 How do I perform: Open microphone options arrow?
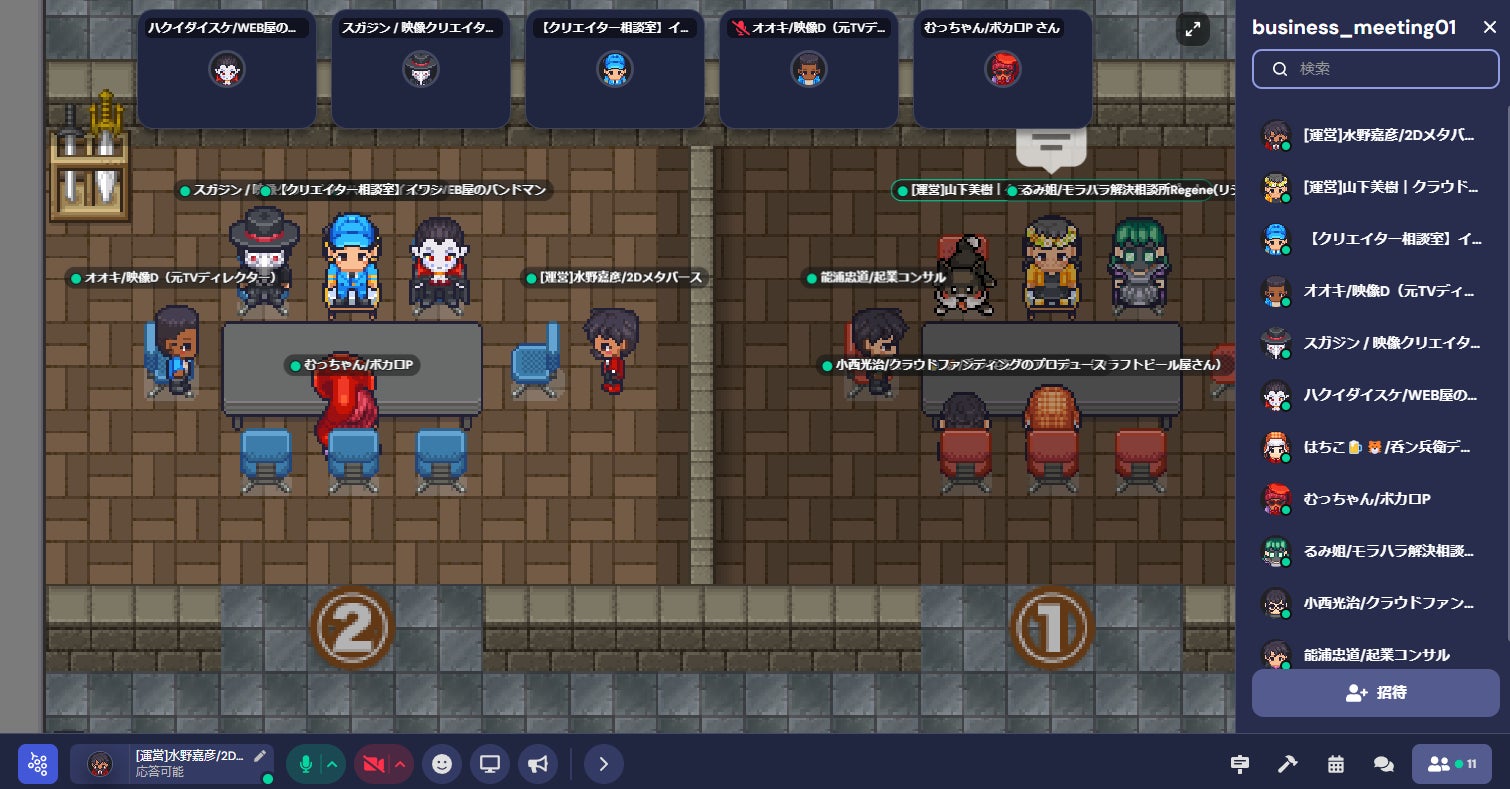click(x=333, y=764)
